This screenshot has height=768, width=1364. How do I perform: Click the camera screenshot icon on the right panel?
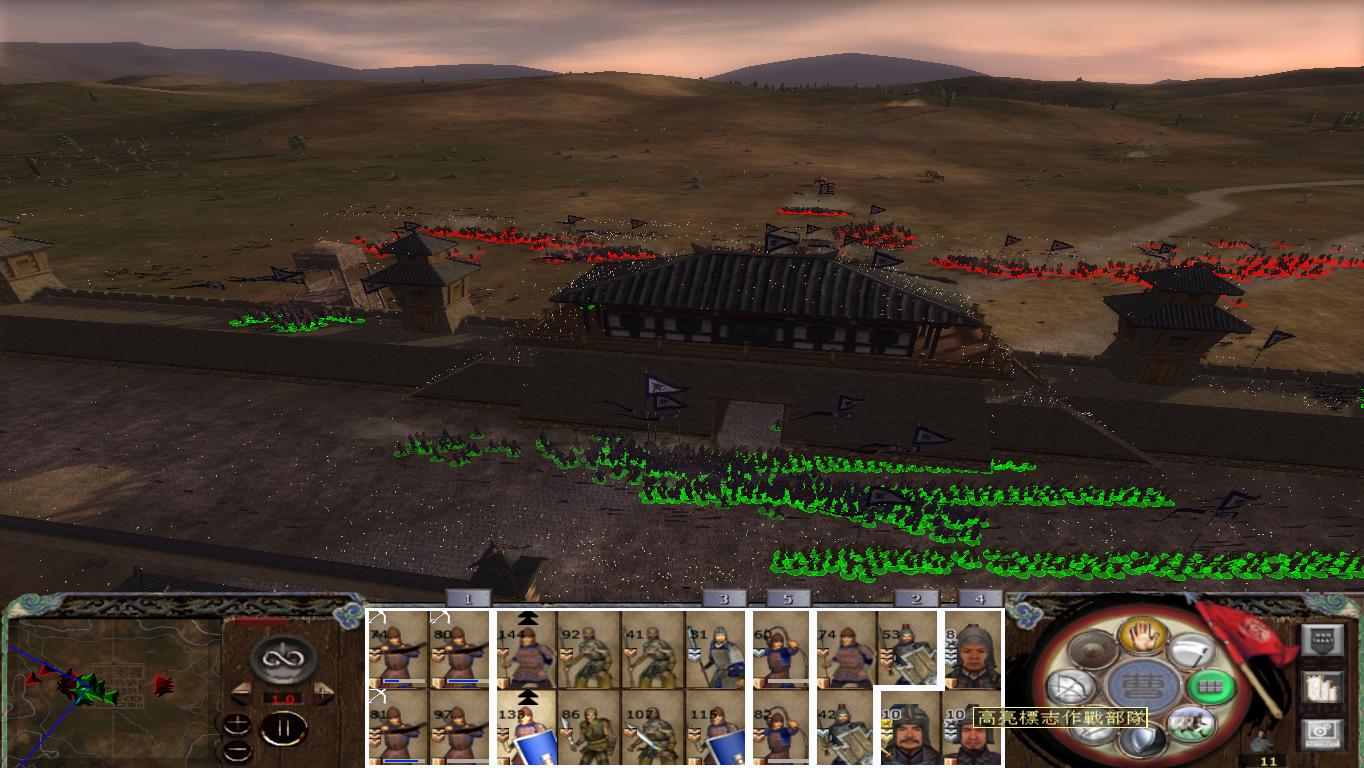pos(1320,733)
